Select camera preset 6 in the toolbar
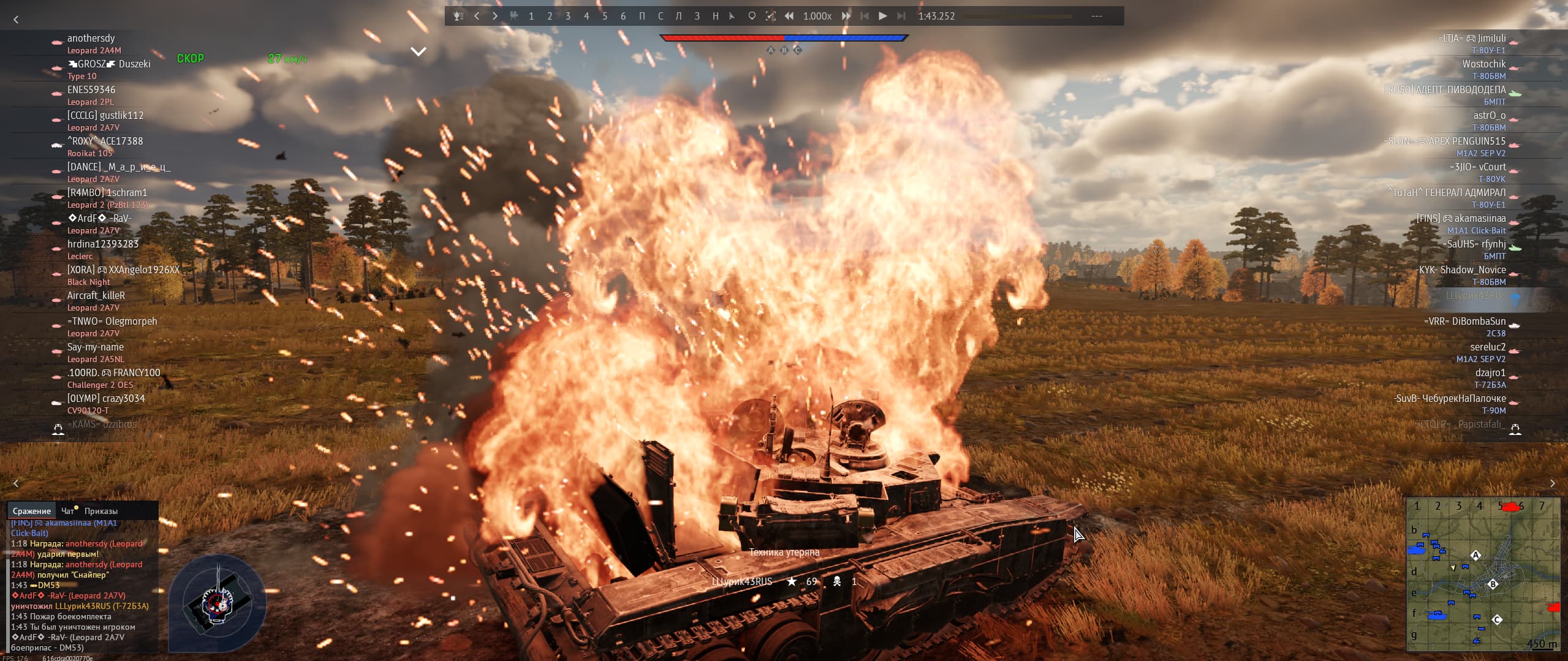Image resolution: width=1568 pixels, height=661 pixels. (x=623, y=16)
